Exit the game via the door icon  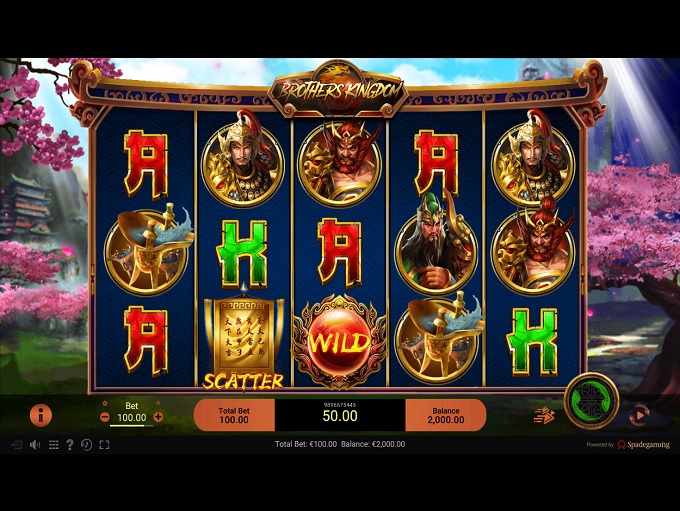point(16,444)
